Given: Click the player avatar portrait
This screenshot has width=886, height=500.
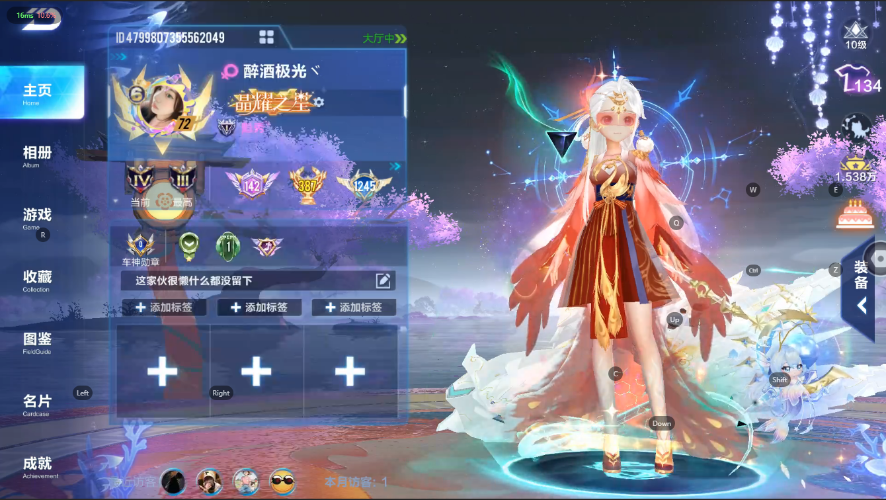Looking at the screenshot, I should click(x=158, y=108).
